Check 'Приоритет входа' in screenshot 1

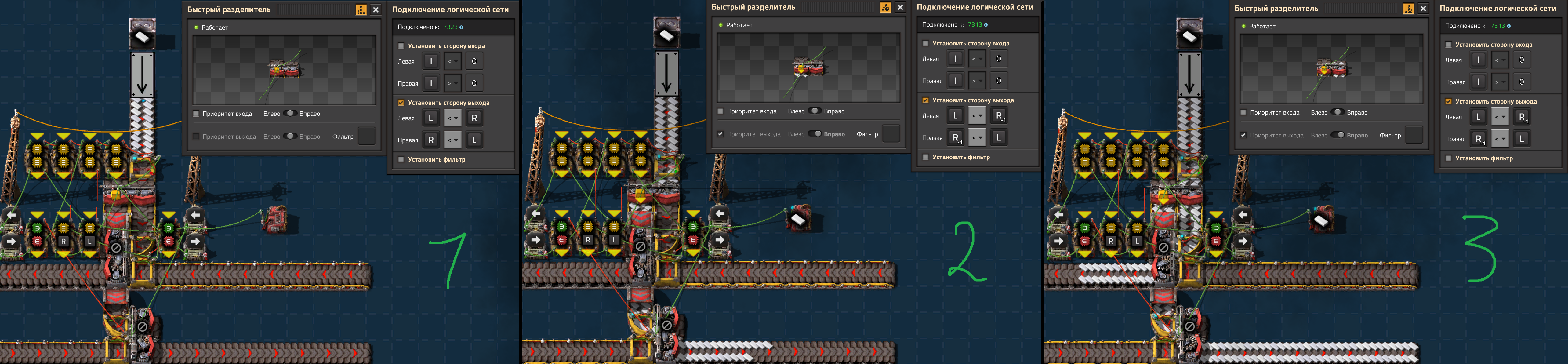tap(196, 114)
